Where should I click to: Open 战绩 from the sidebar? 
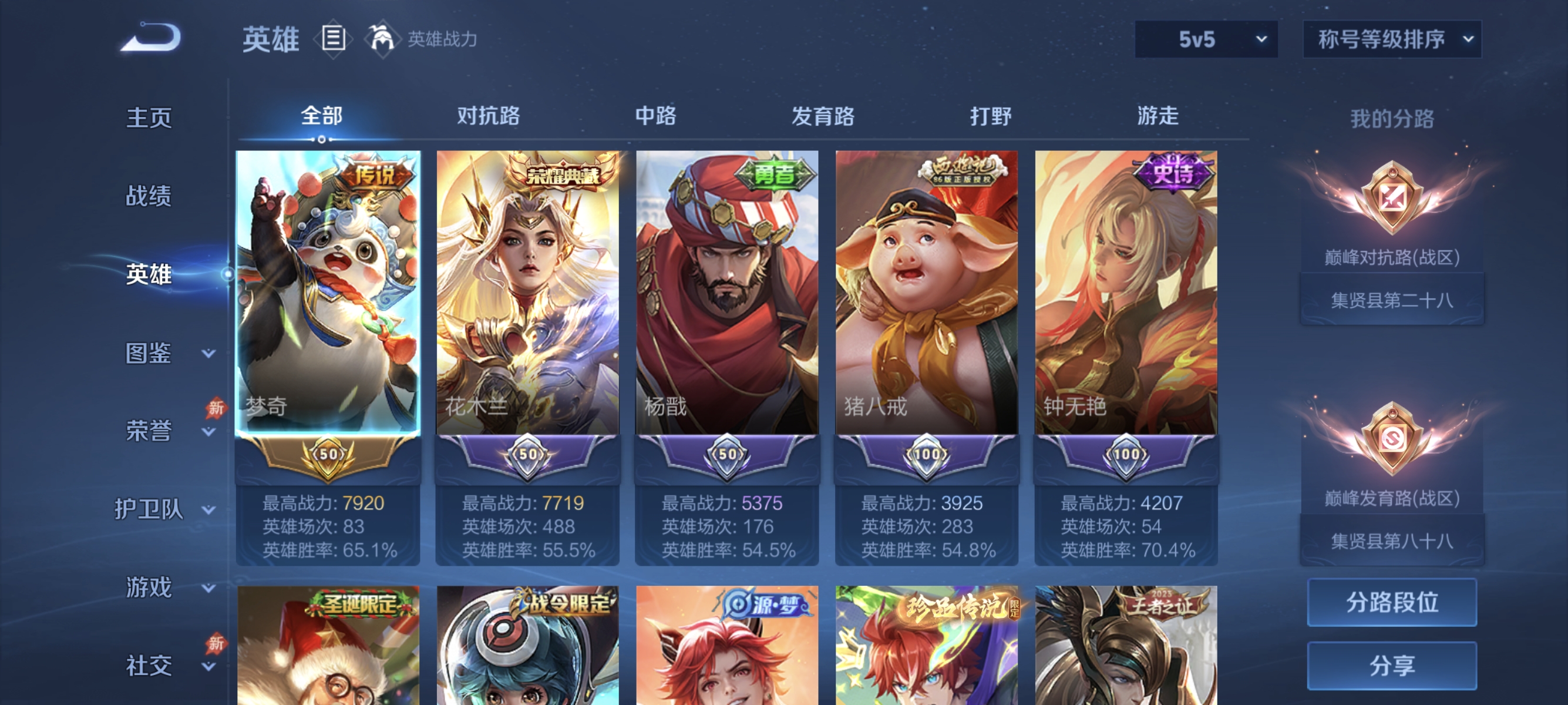(x=148, y=197)
